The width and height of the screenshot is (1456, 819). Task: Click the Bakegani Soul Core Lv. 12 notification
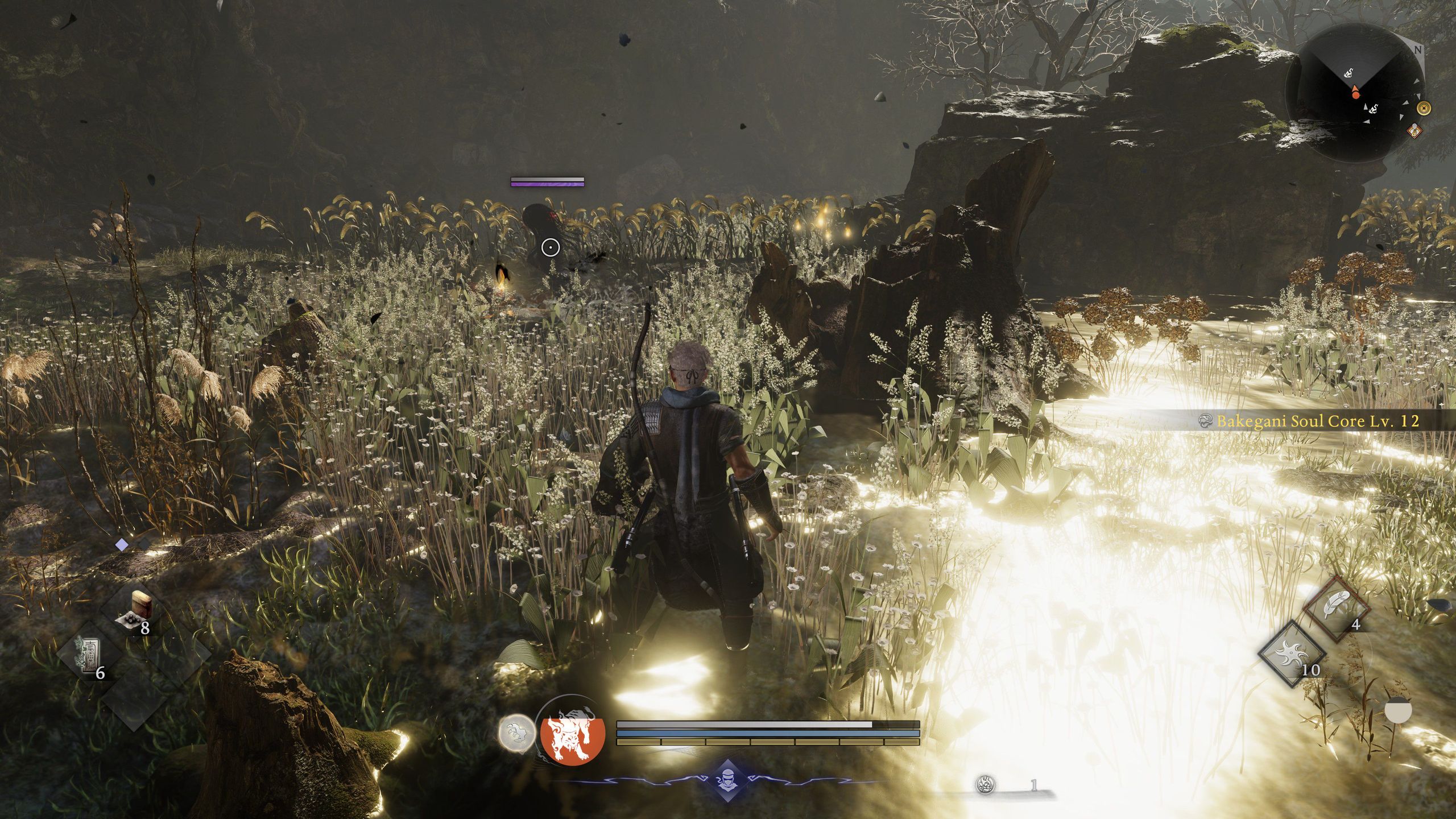click(x=1317, y=421)
